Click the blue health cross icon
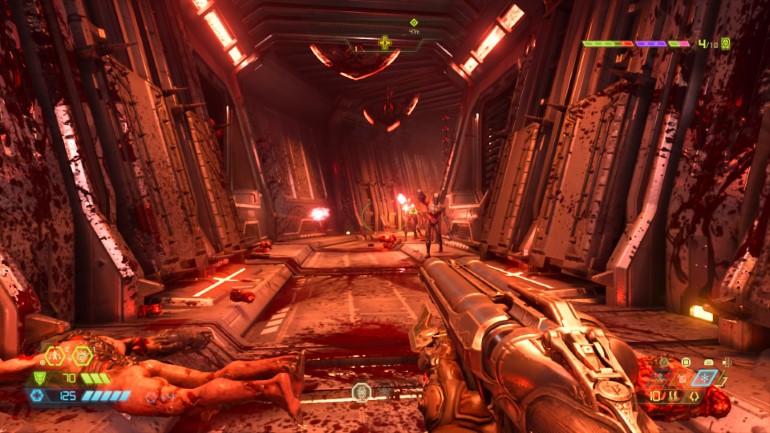This screenshot has height=433, width=770. (x=38, y=396)
